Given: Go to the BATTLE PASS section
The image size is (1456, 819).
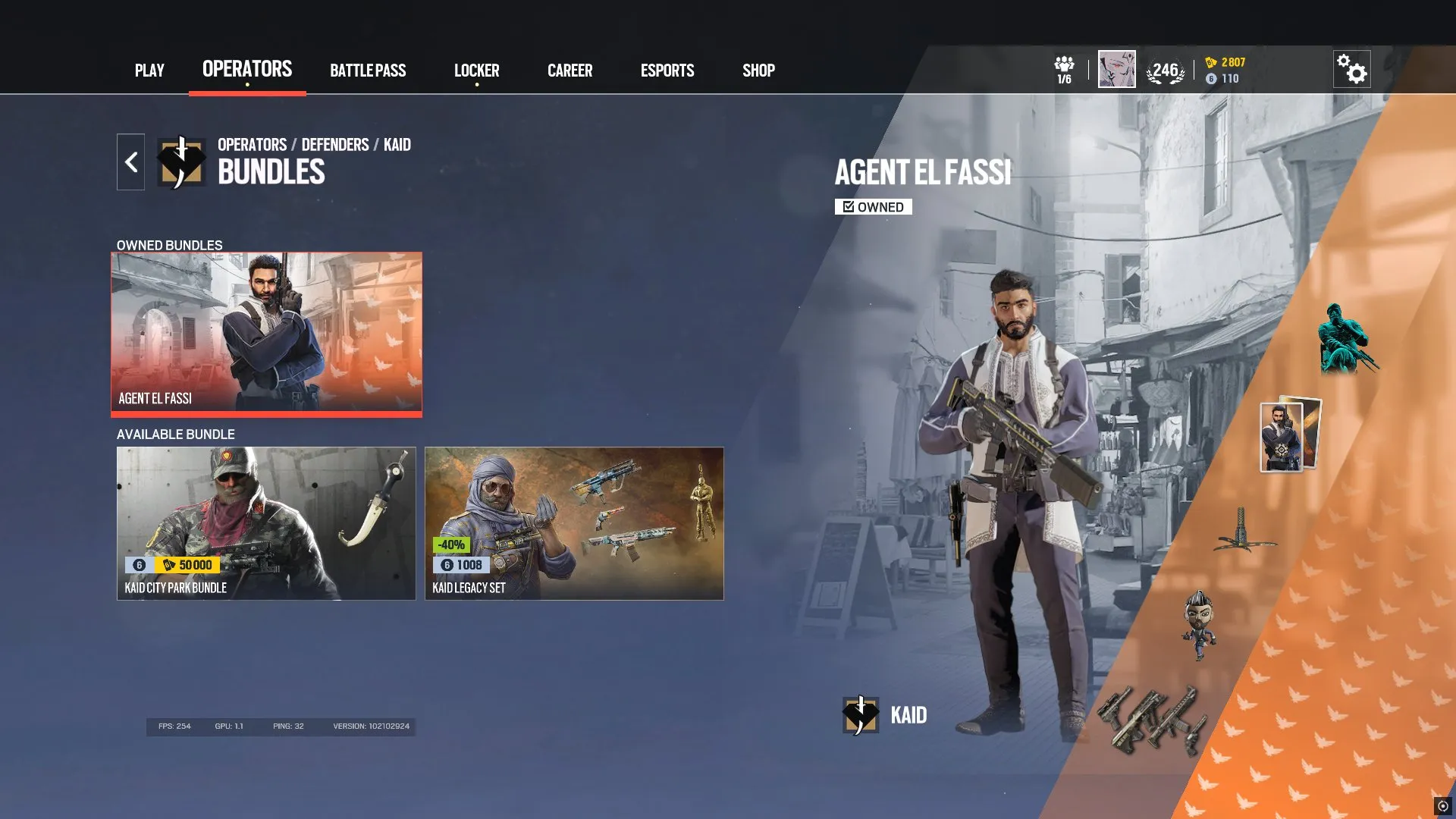Looking at the screenshot, I should click(x=369, y=71).
